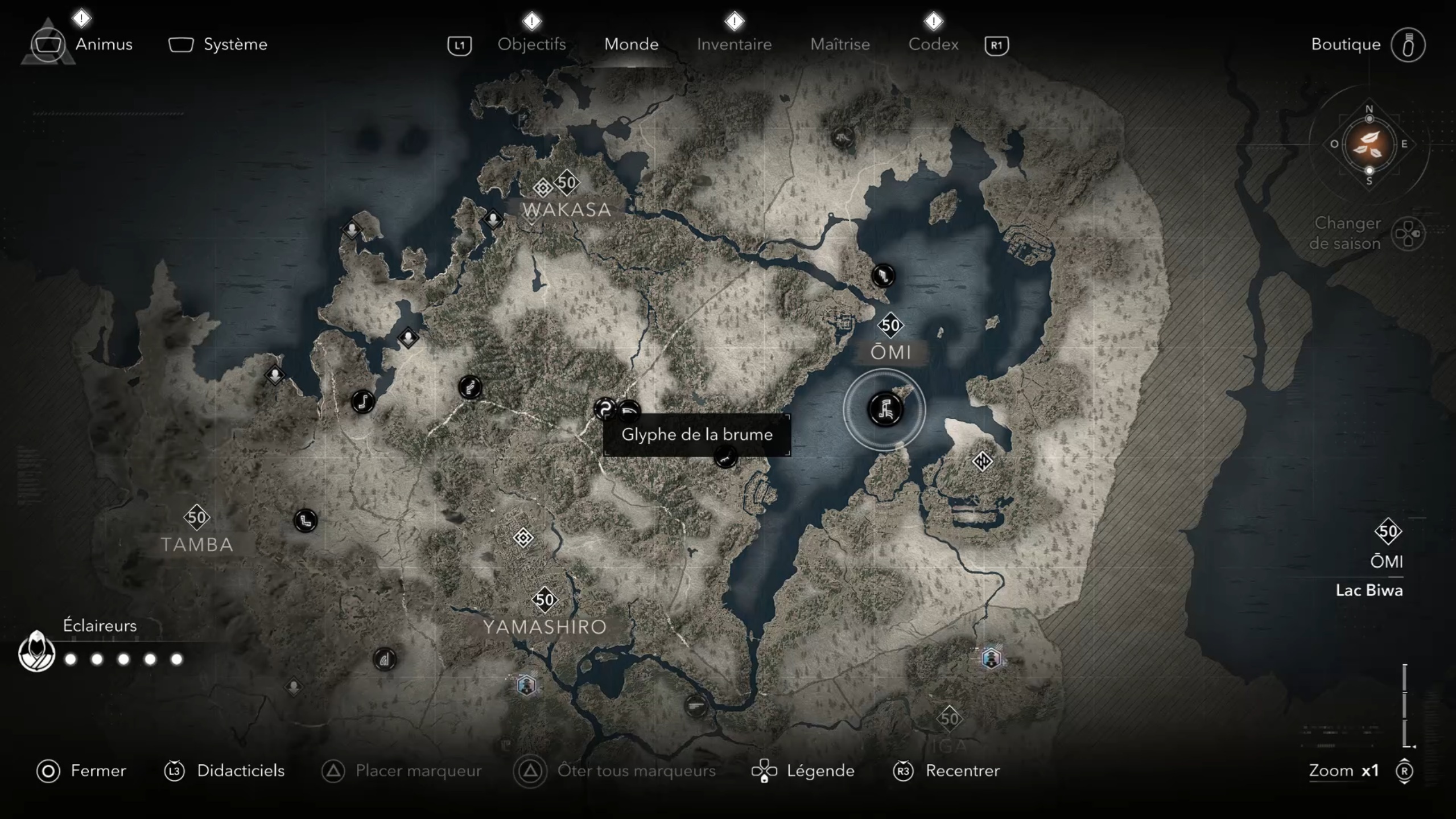Click the Éclaireurs scouts icon
This screenshot has width=1456, height=819.
click(37, 652)
